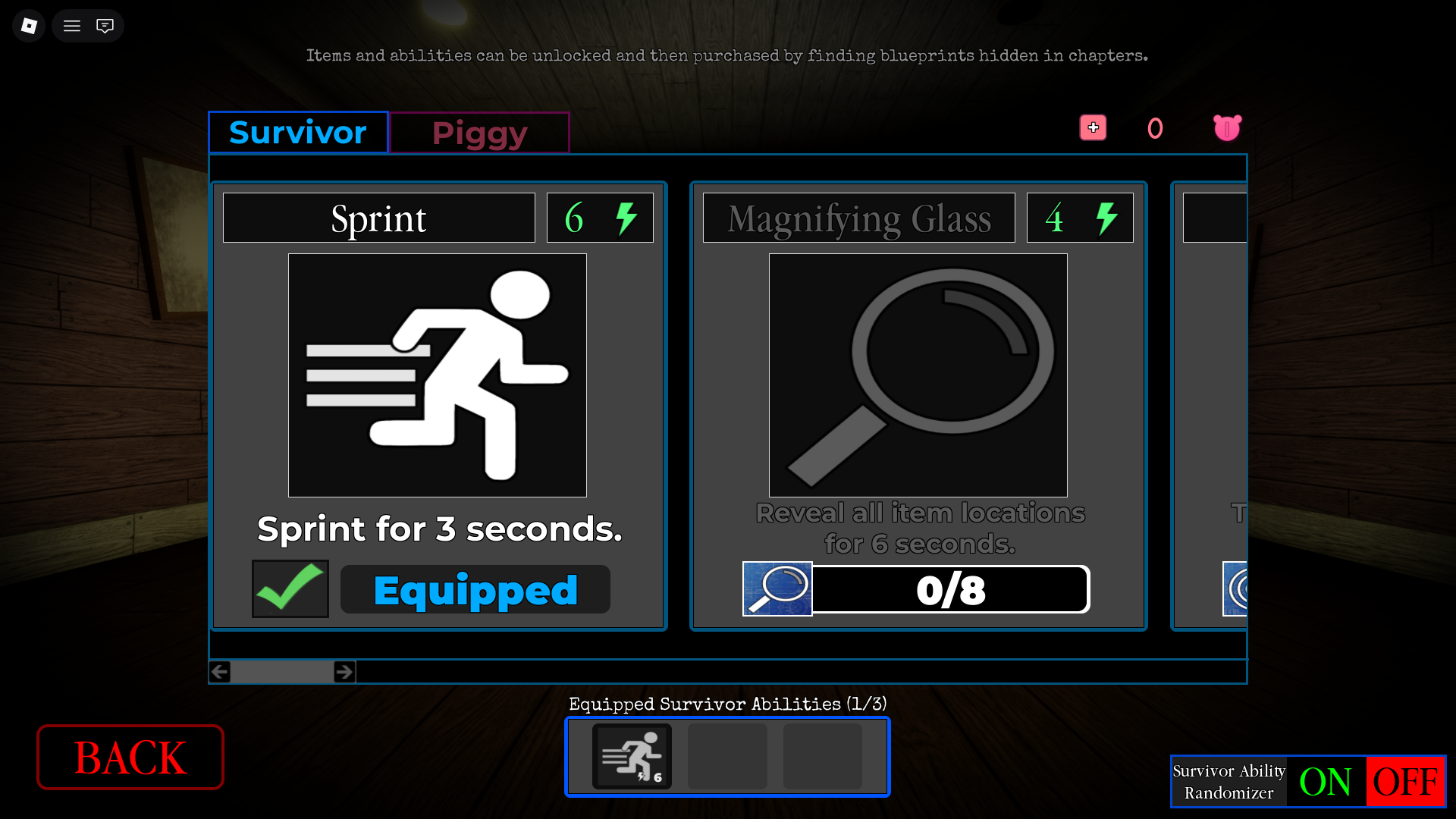The width and height of the screenshot is (1456, 819).
Task: Click the right scroll arrow on the item list
Action: (344, 671)
